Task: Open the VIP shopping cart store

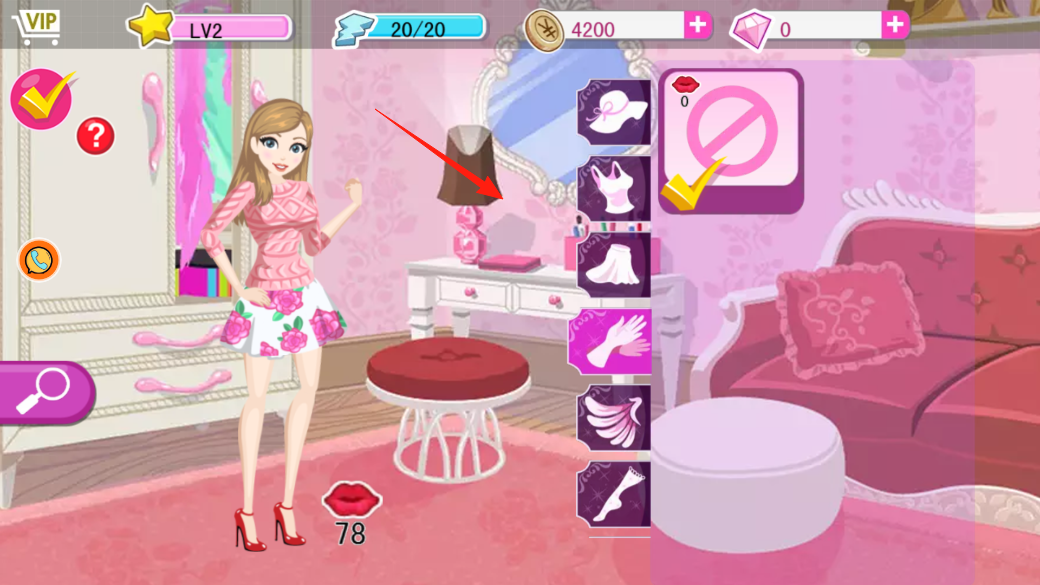Action: pyautogui.click(x=36, y=25)
